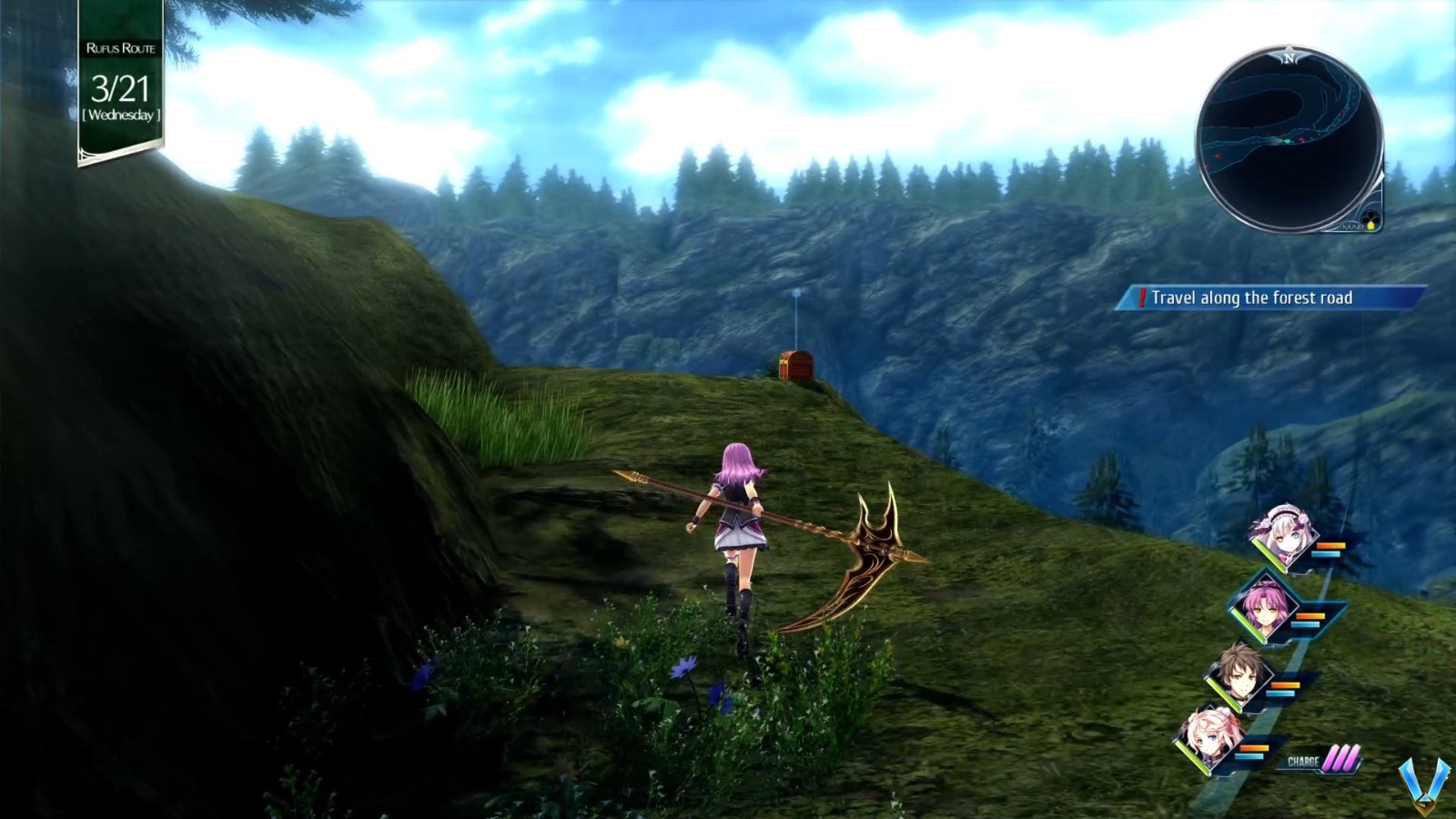Image resolution: width=1456 pixels, height=819 pixels.
Task: Toggle the Wednesday date banner display
Action: (x=123, y=116)
